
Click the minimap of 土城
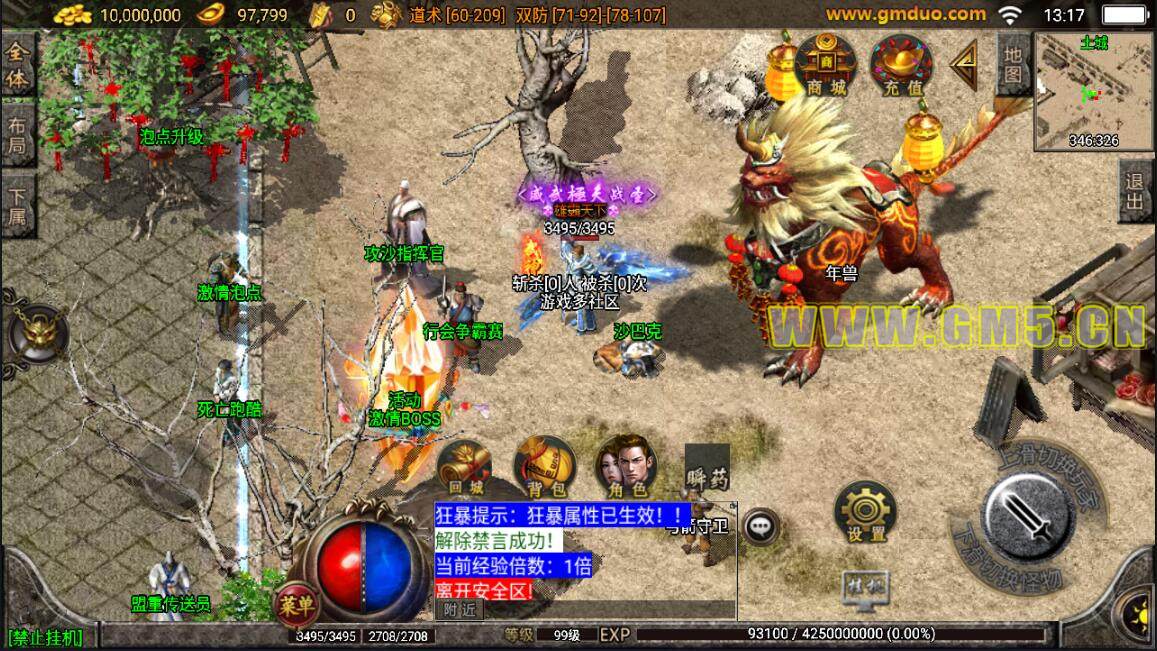pyautogui.click(x=1091, y=90)
